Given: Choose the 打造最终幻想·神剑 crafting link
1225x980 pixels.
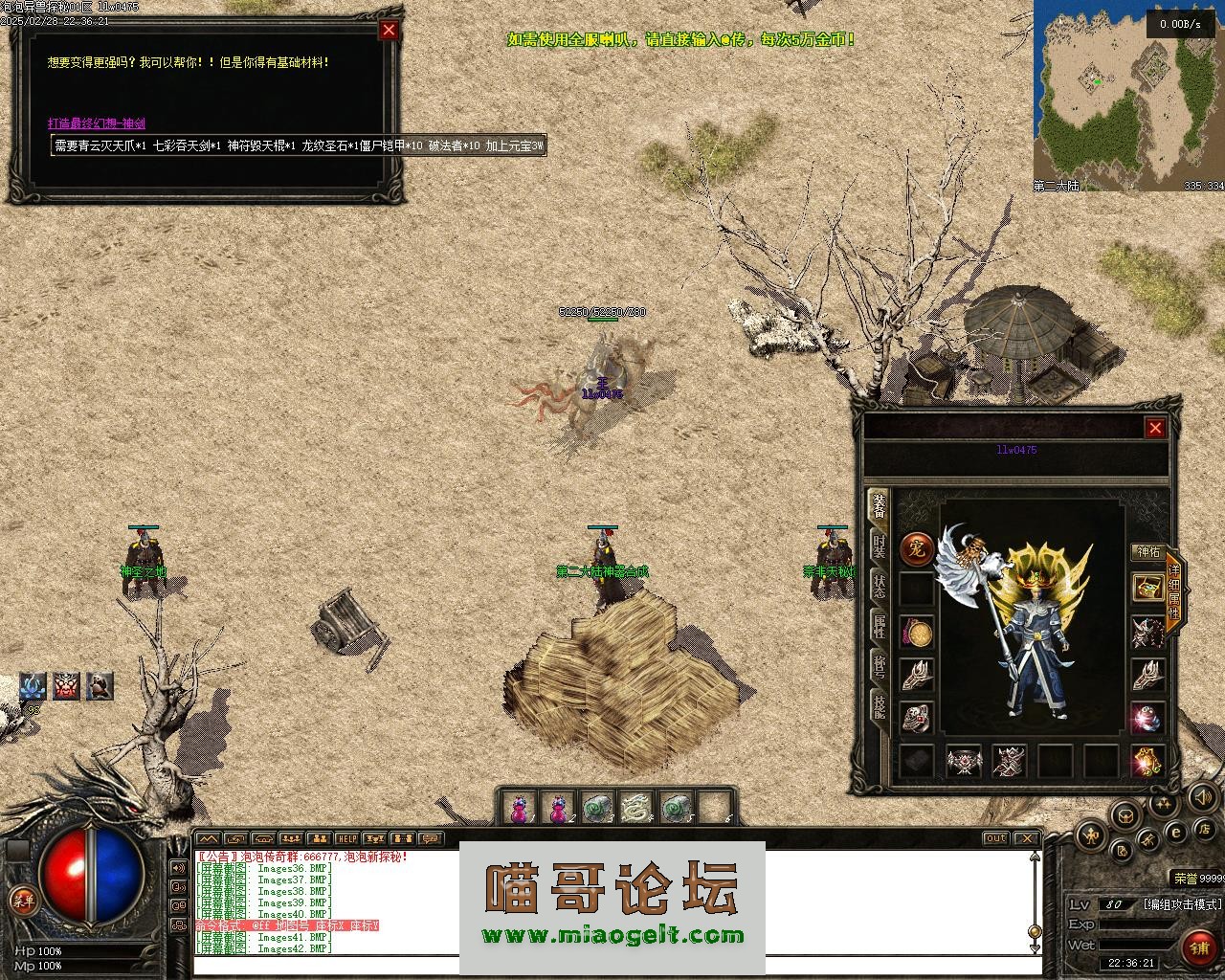Looking at the screenshot, I should click(x=97, y=123).
